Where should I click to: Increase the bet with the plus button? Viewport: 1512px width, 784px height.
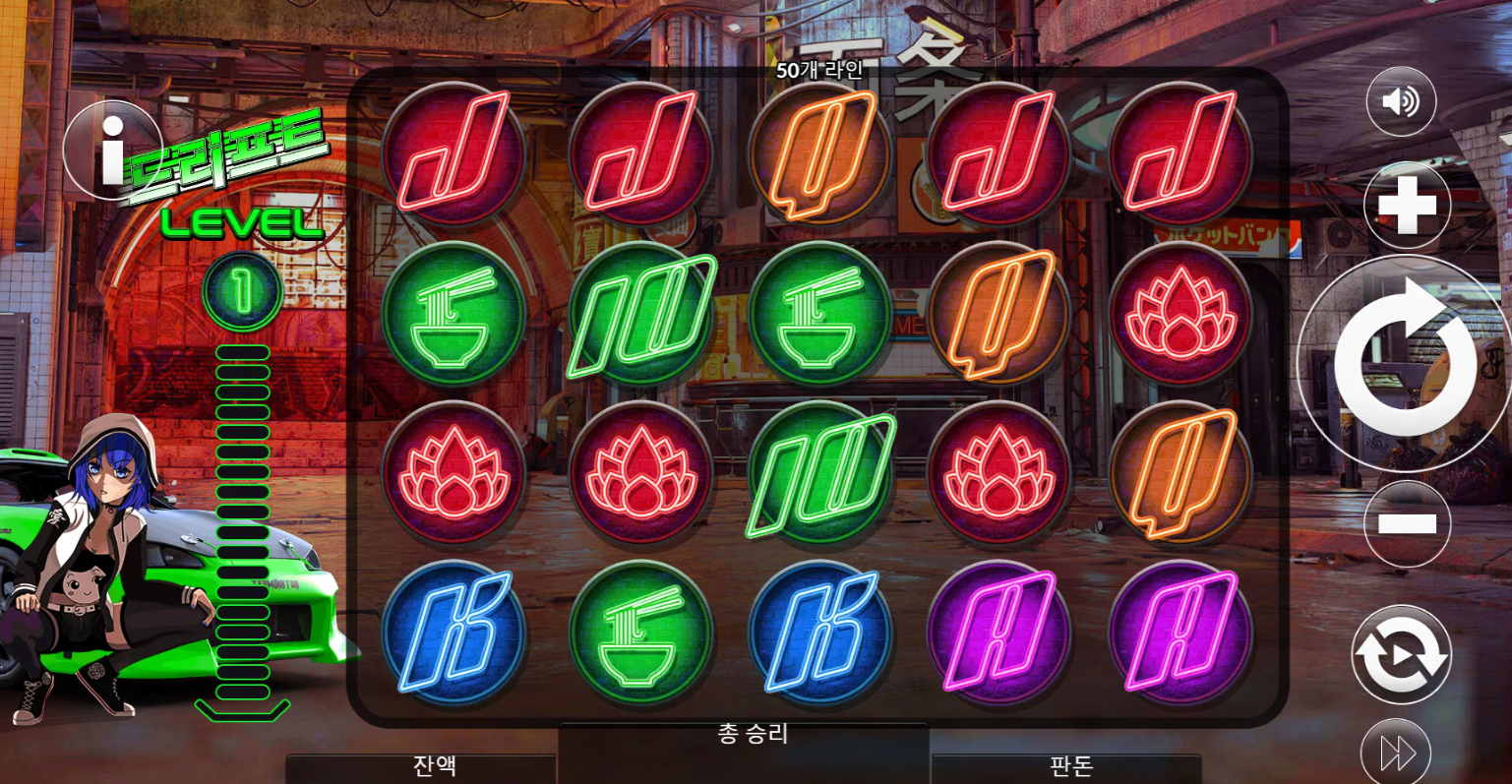(1407, 207)
